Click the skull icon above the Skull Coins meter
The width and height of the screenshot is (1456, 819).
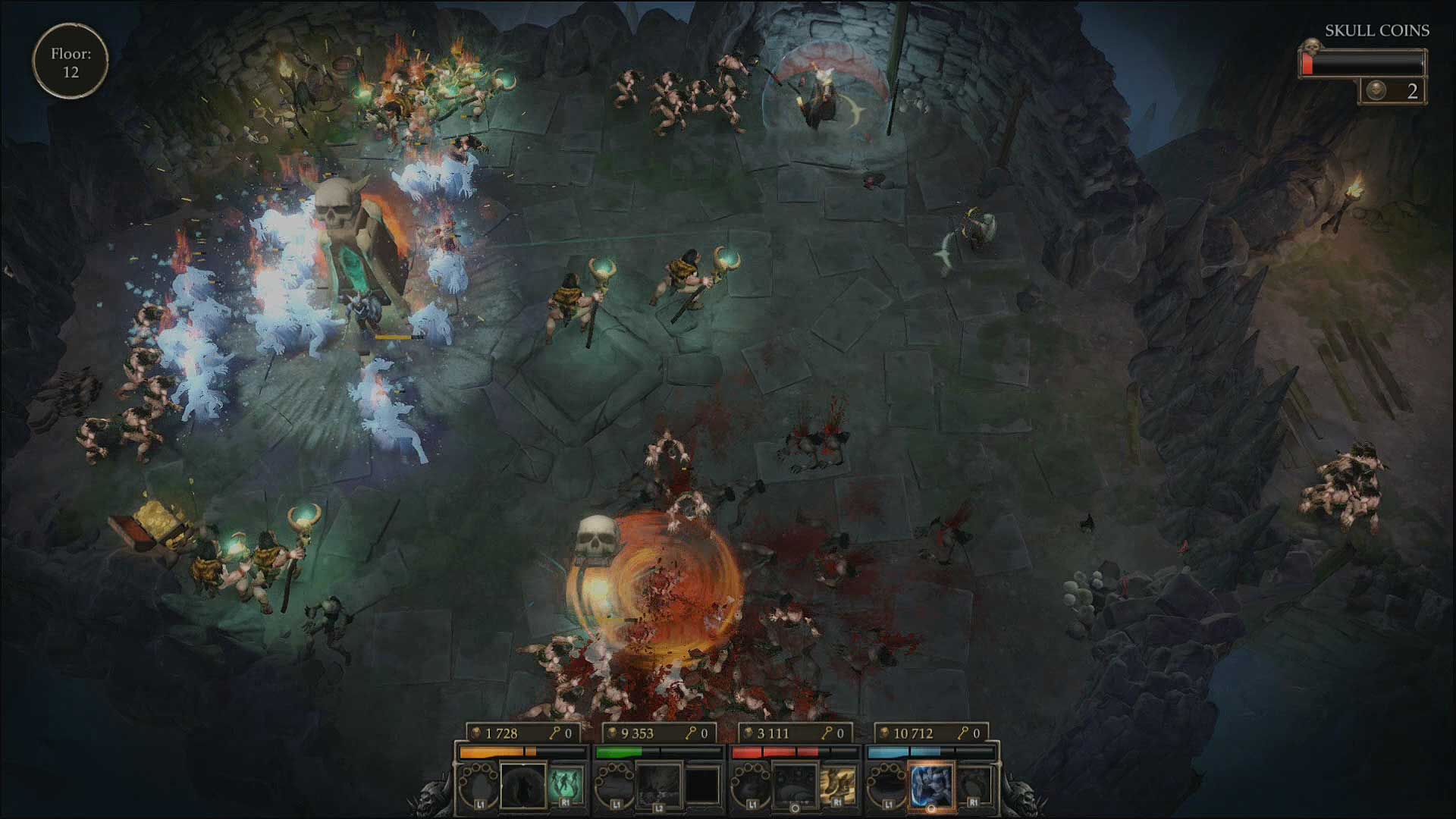coord(1312,46)
